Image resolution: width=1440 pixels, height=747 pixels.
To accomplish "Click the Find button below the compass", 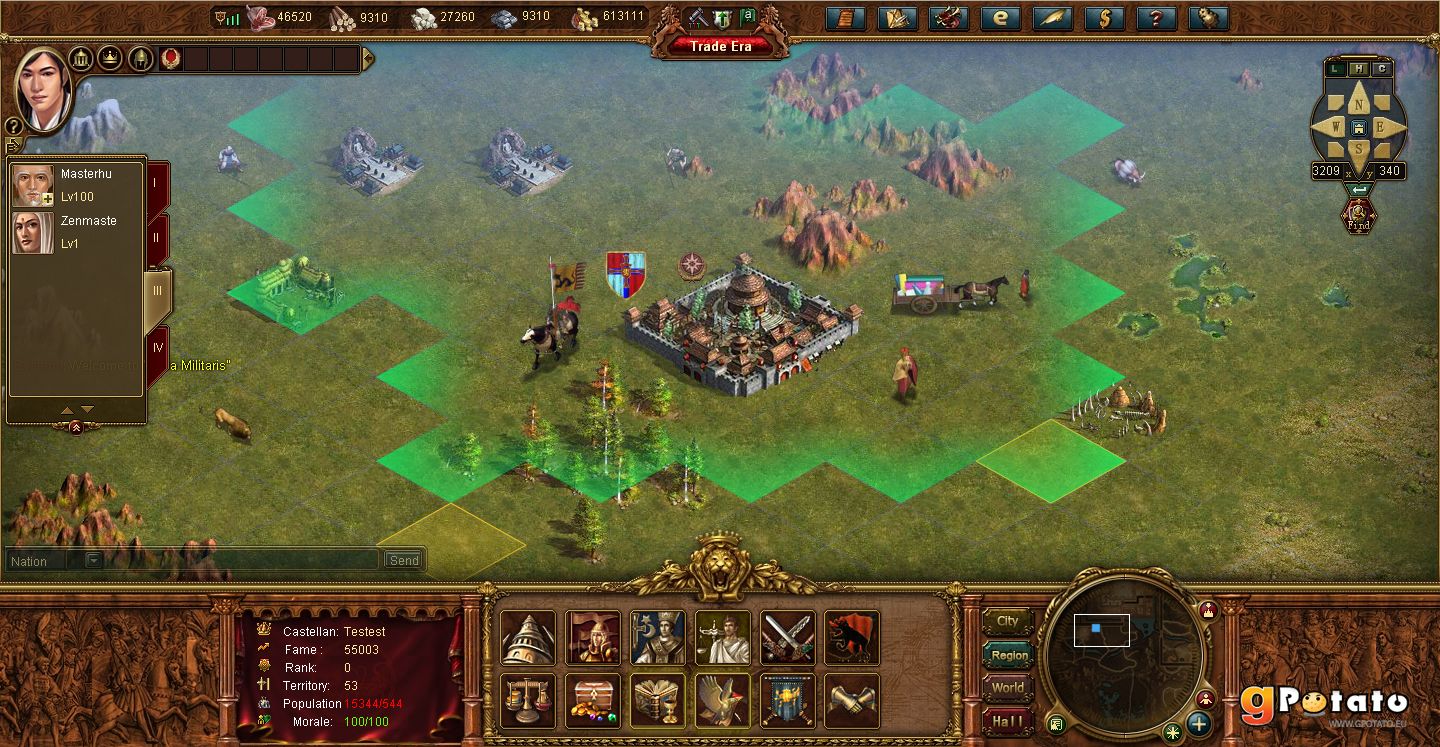I will (x=1359, y=217).
